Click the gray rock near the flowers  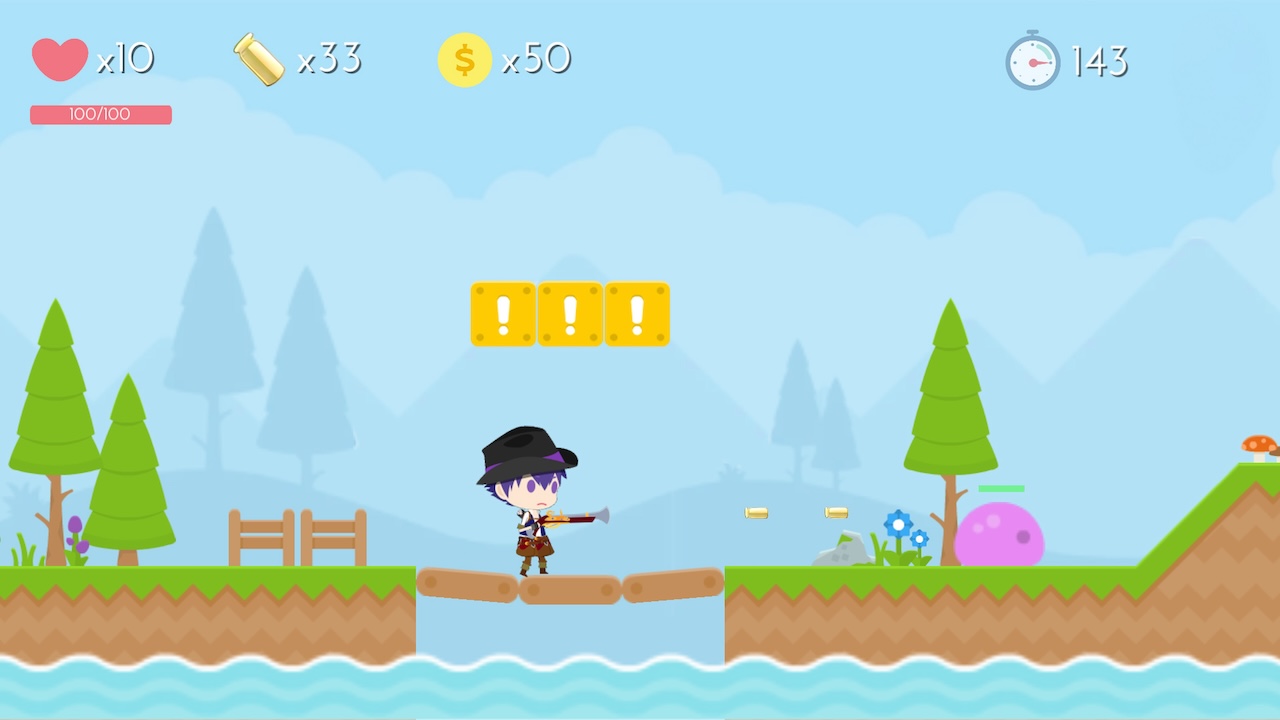pos(845,548)
